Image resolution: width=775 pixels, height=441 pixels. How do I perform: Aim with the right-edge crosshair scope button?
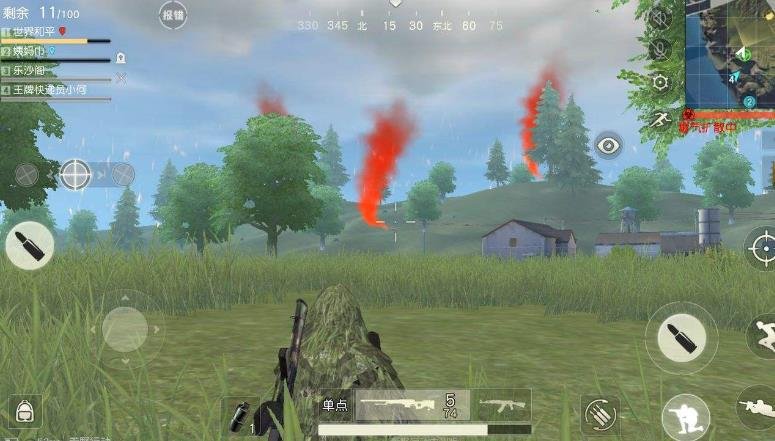[x=762, y=246]
